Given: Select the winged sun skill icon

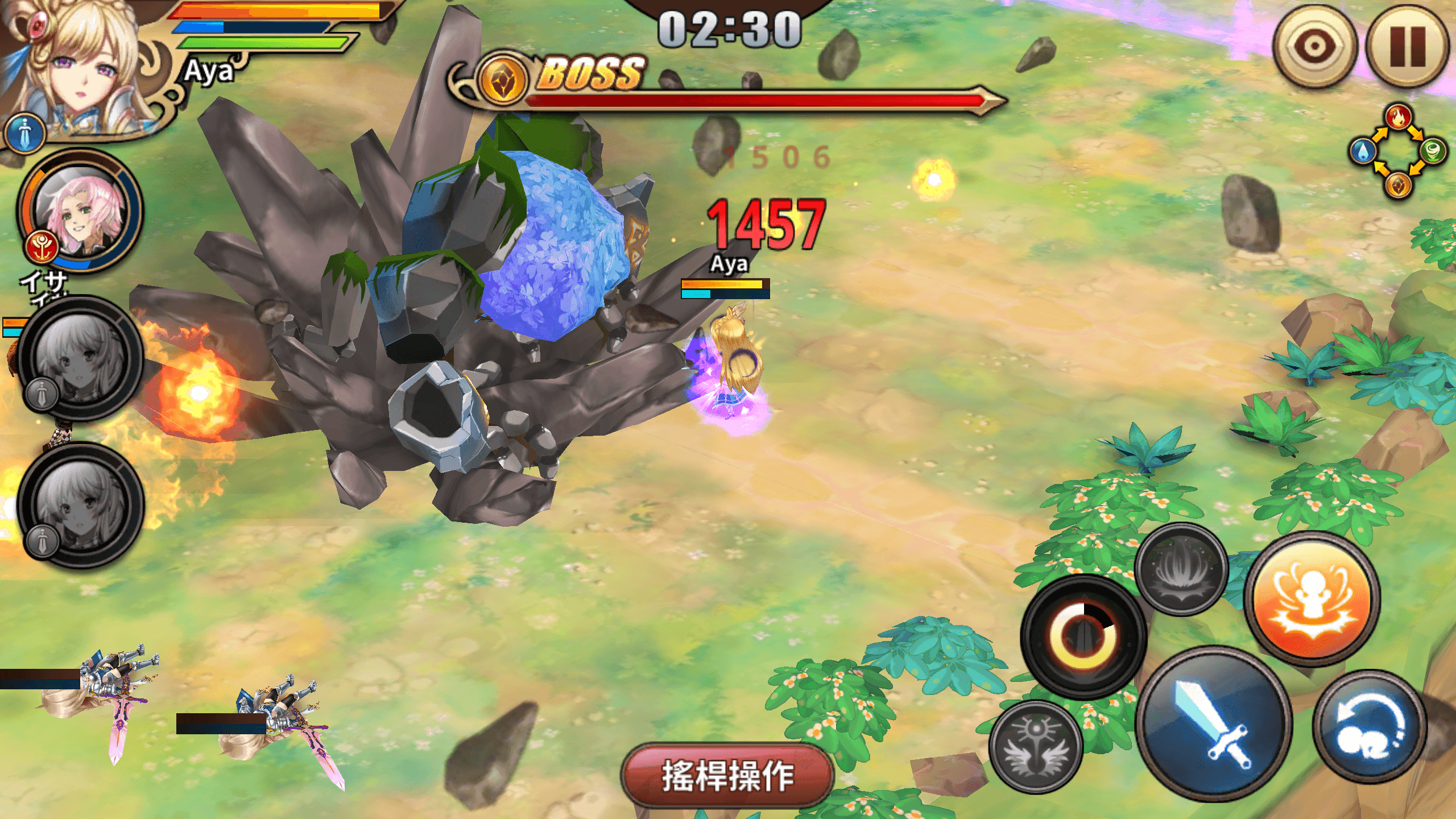Looking at the screenshot, I should tap(1036, 747).
